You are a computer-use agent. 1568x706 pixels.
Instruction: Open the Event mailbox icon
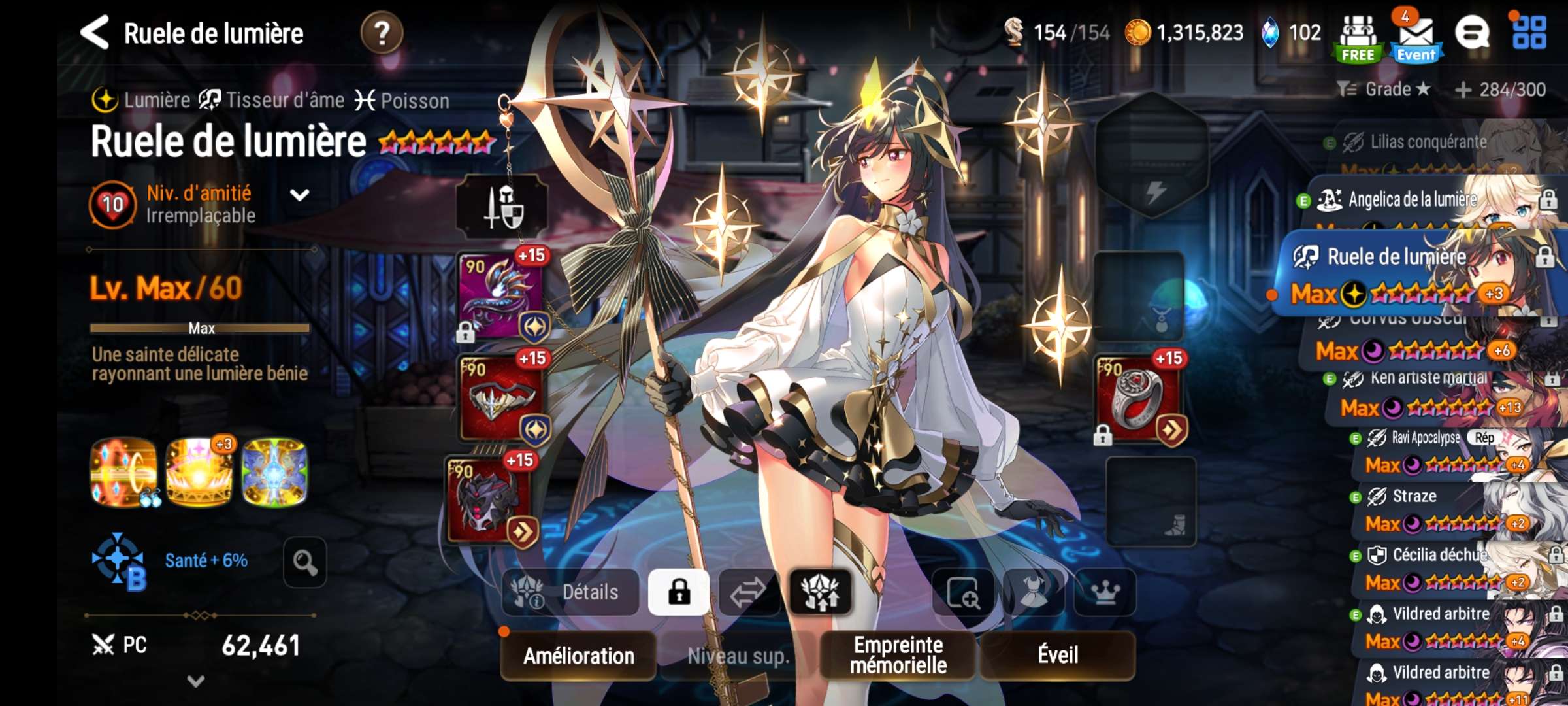(1416, 38)
